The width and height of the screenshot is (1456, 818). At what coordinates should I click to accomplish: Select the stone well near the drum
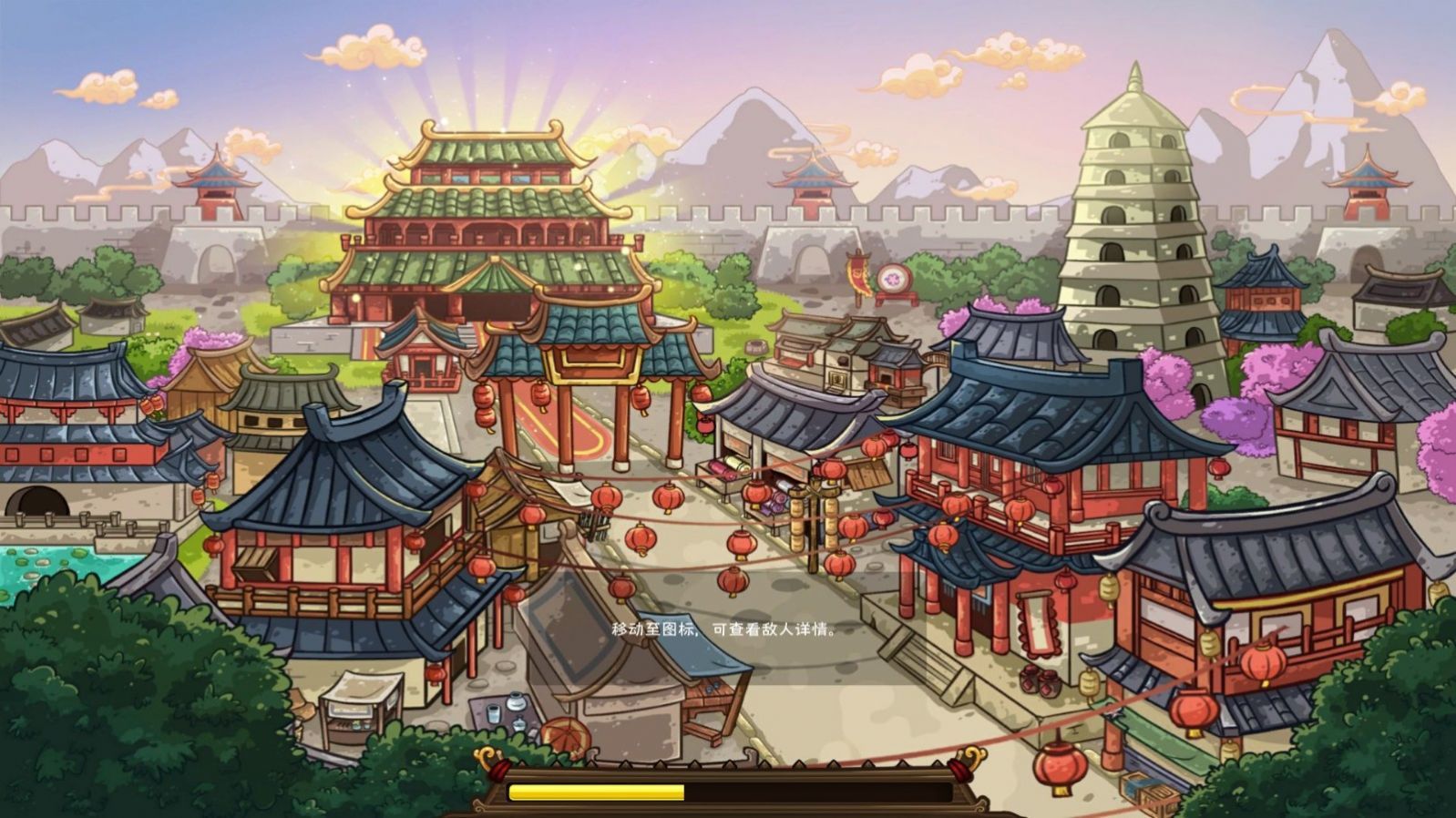758,348
